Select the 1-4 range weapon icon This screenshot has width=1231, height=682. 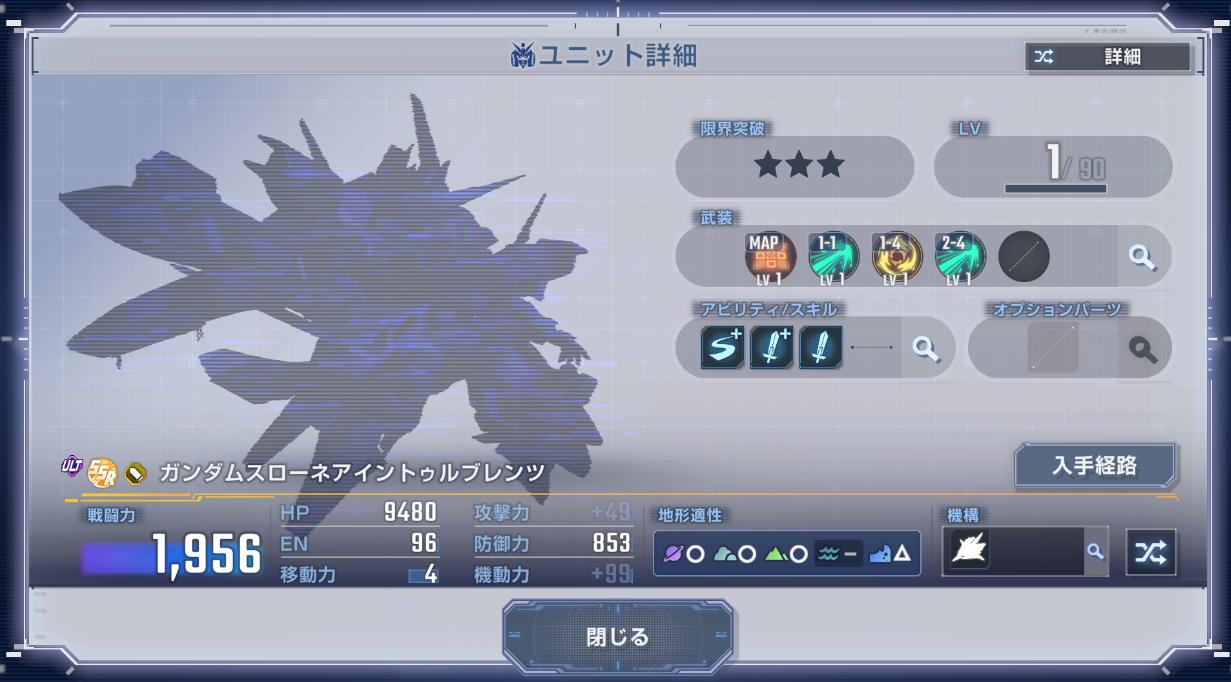click(x=896, y=258)
